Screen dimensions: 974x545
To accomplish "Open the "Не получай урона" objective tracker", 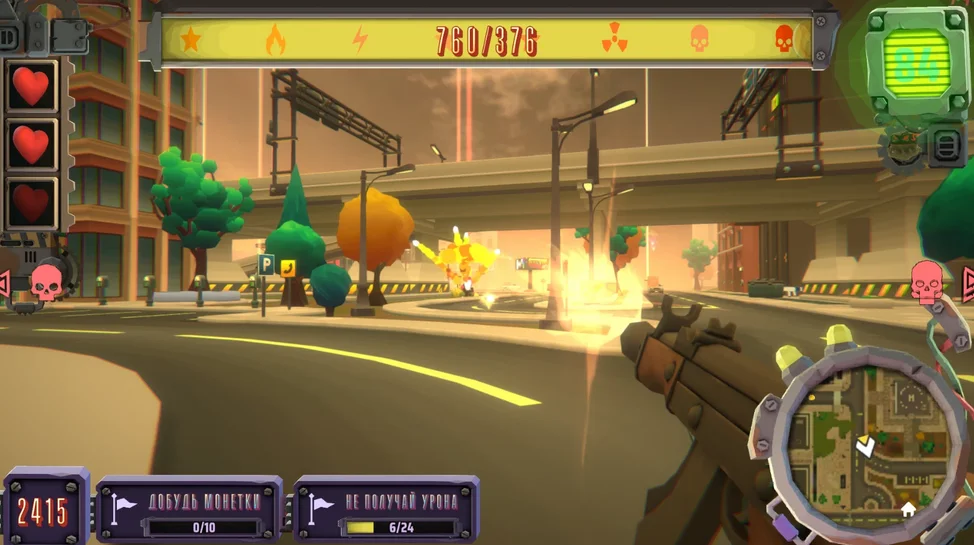I will point(386,509).
